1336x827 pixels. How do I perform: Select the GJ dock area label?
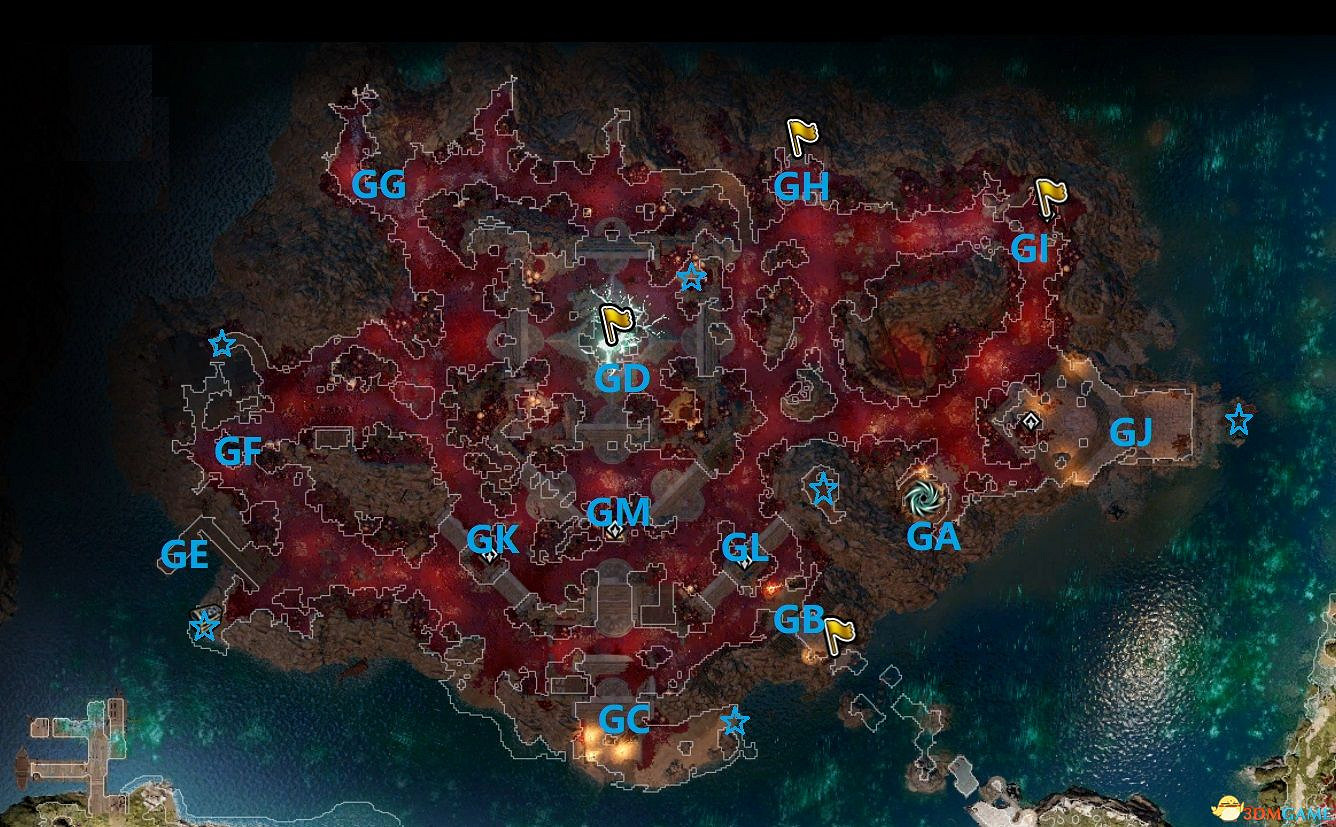[1132, 432]
